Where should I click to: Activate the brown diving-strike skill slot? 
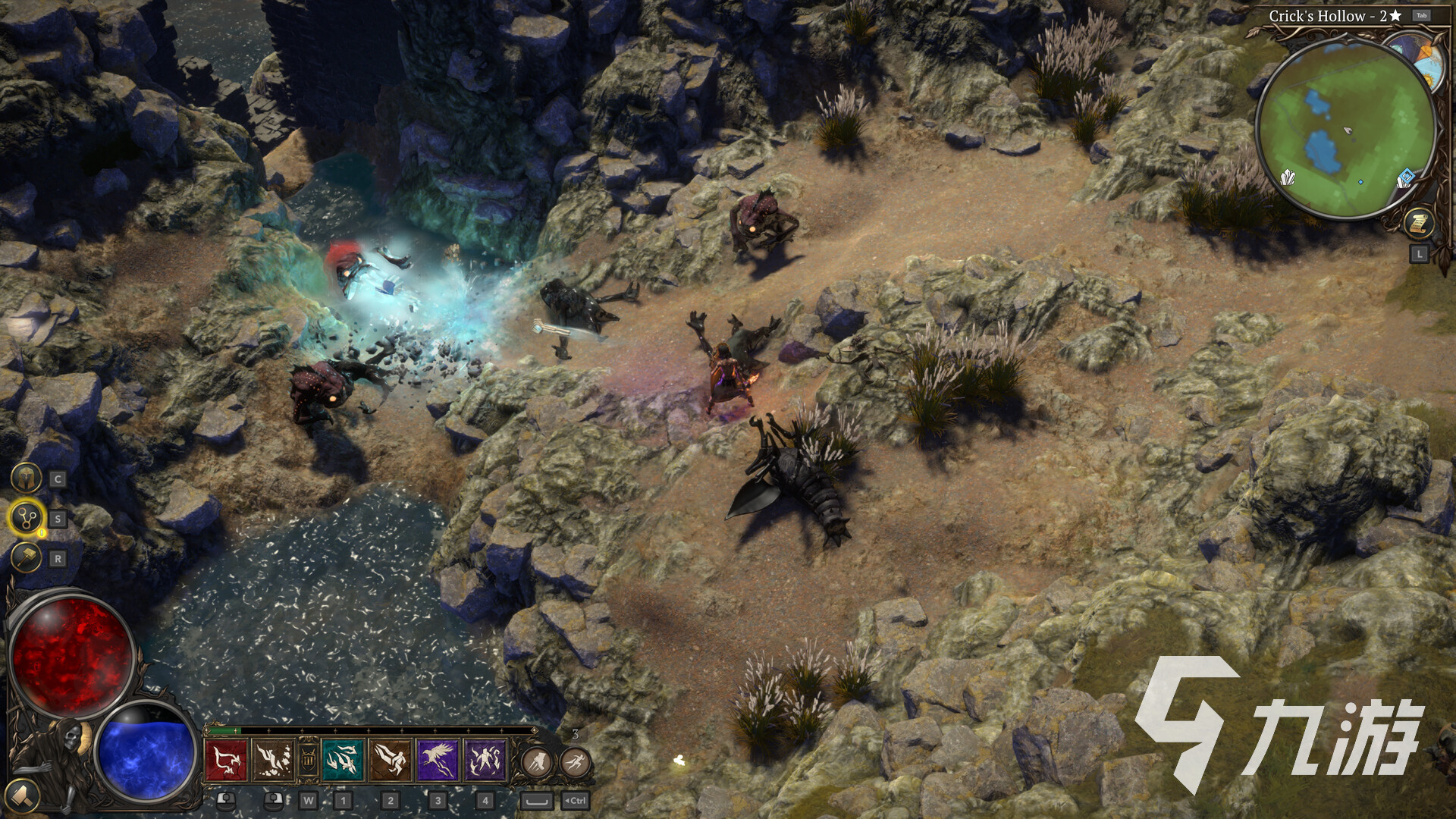point(273,760)
